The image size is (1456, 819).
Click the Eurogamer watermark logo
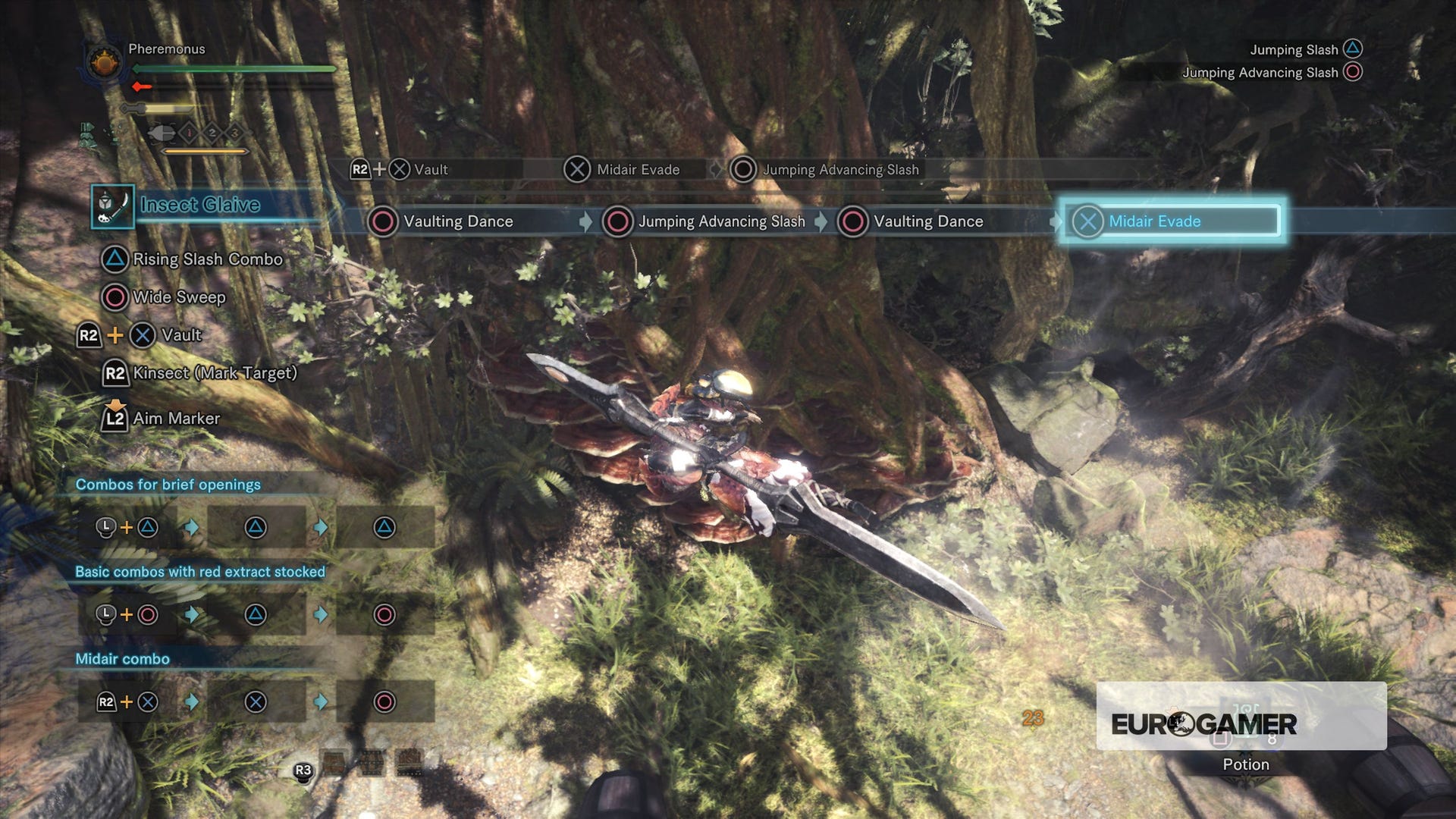1203,723
